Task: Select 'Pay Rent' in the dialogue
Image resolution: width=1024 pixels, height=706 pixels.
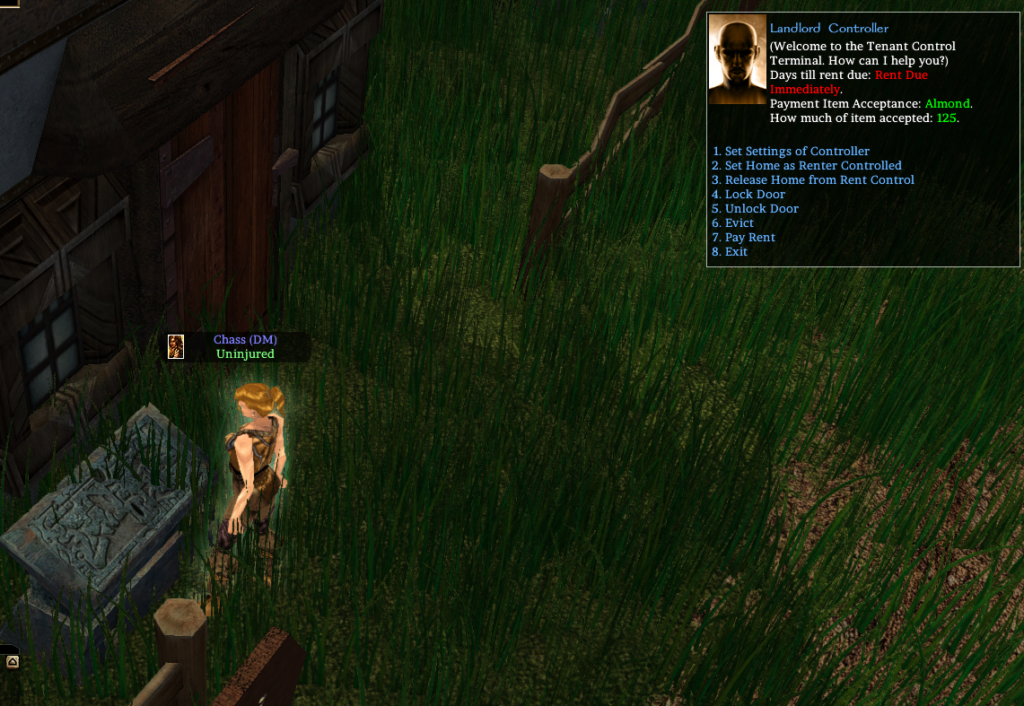Action: (x=749, y=238)
